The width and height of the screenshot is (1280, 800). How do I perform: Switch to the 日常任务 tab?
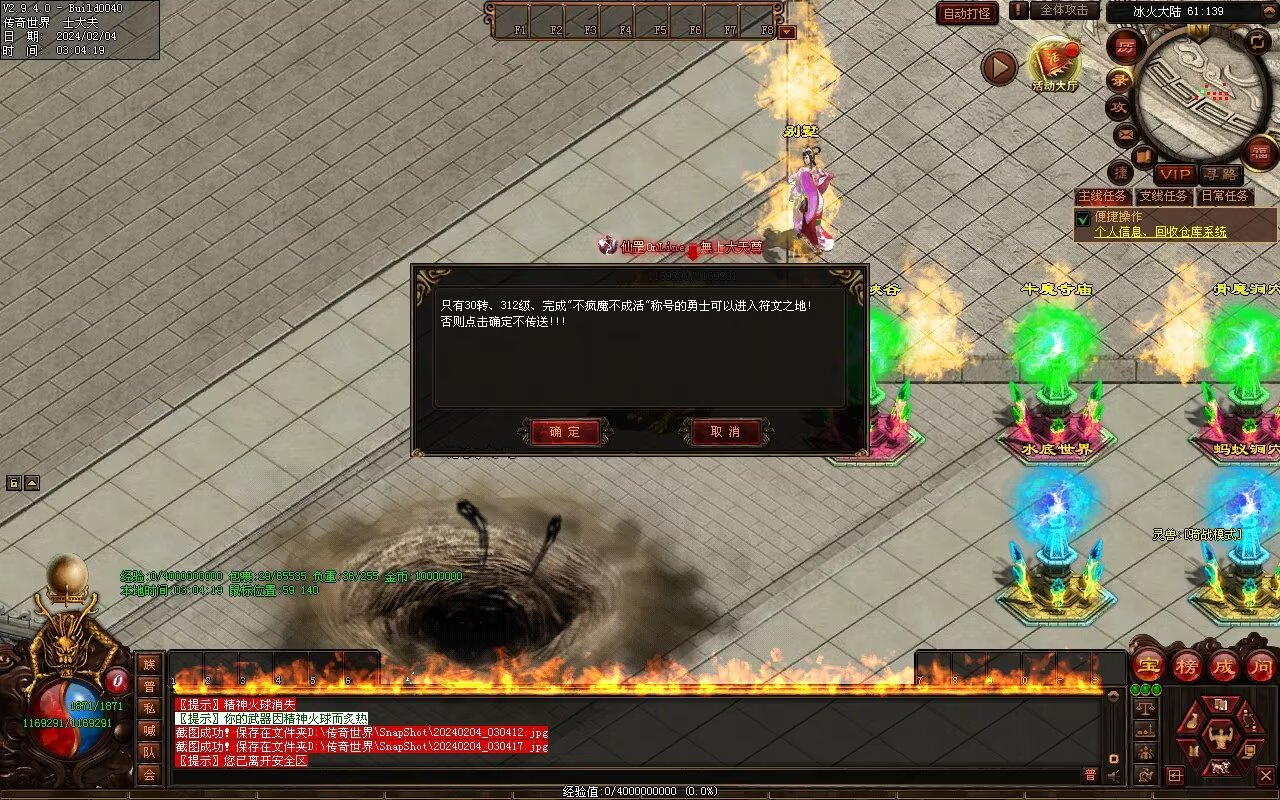[x=1225, y=196]
